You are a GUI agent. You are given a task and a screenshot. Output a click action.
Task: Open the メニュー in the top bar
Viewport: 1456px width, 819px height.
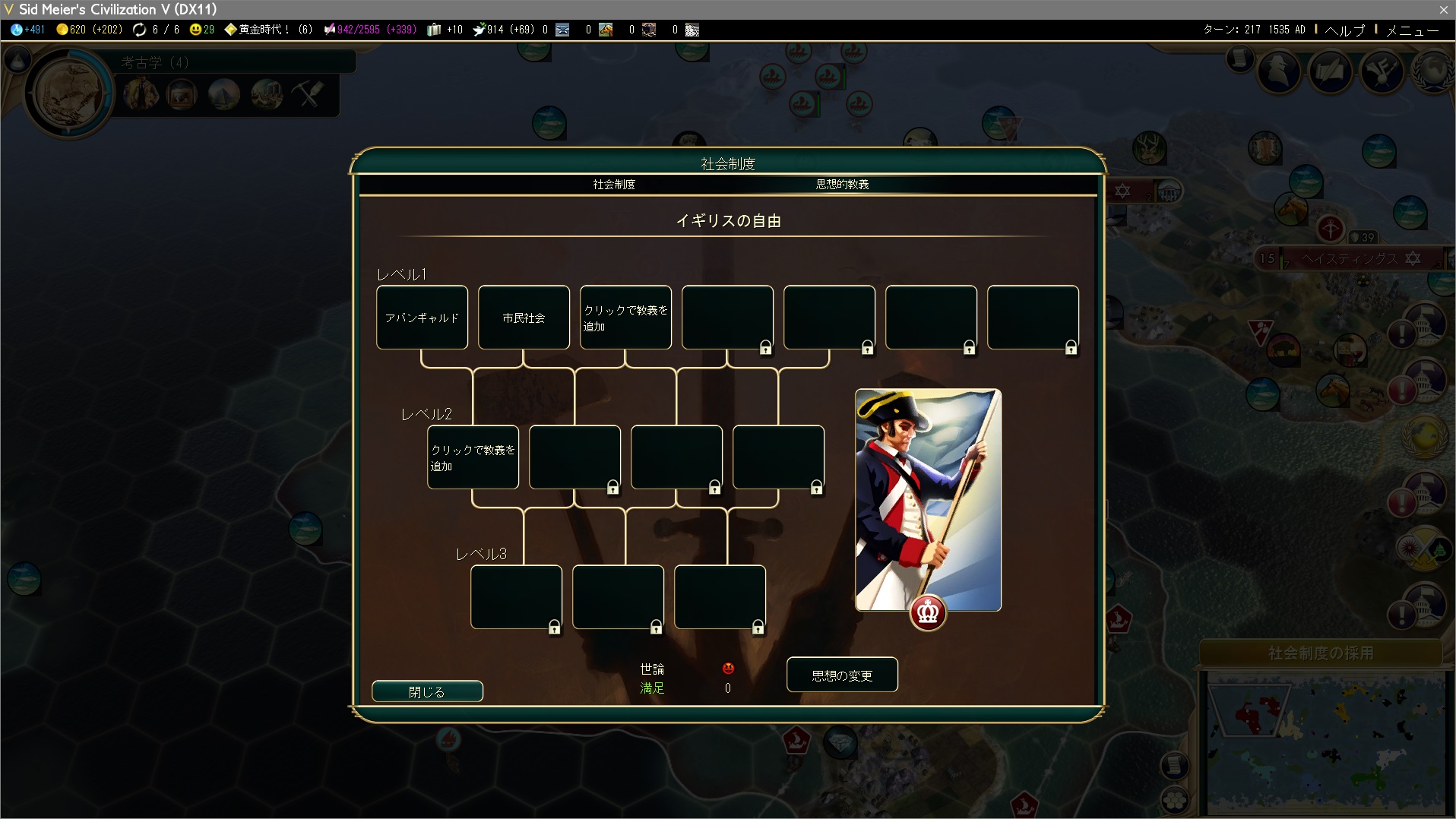[x=1412, y=30]
